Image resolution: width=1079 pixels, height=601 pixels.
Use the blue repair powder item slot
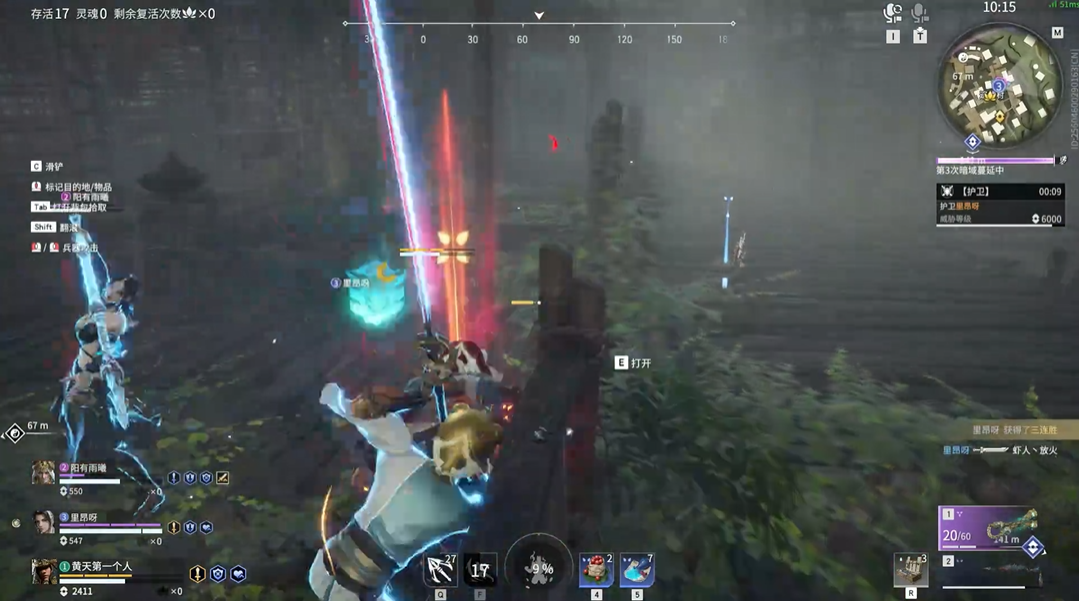click(637, 570)
